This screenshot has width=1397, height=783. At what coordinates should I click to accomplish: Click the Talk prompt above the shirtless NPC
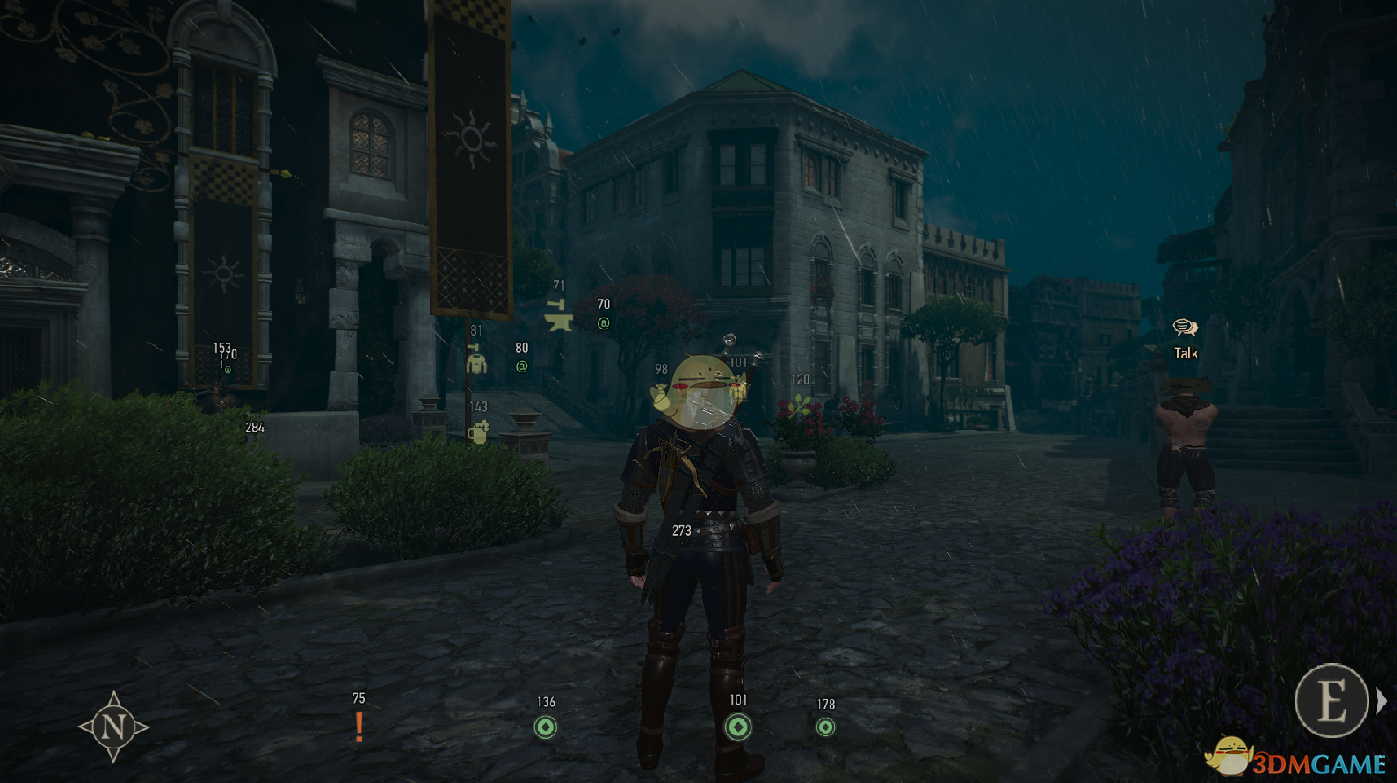coord(1184,352)
